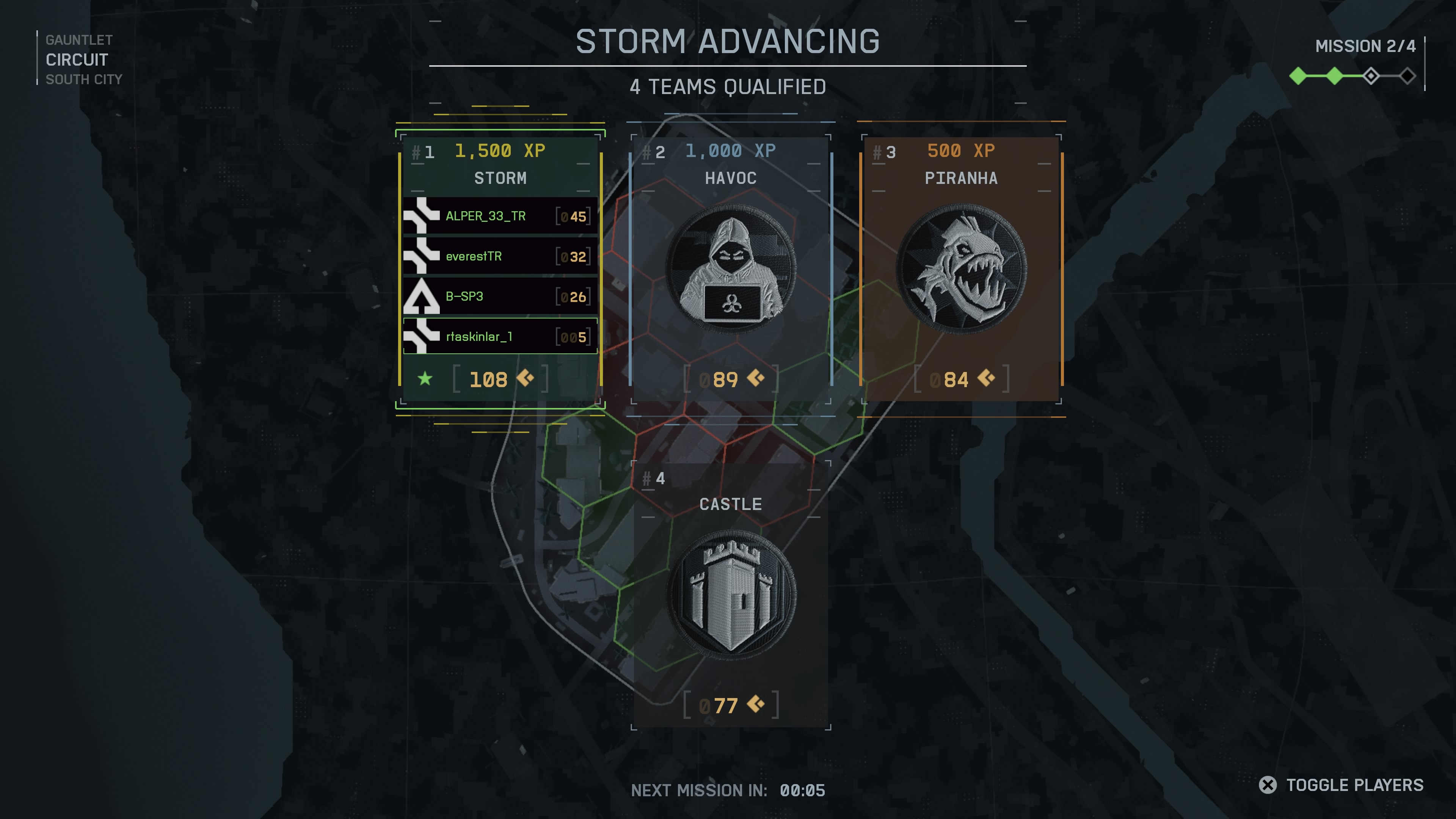Pick the rtaskinlar_1 player row
The height and width of the screenshot is (819, 1456).
pyautogui.click(x=500, y=336)
